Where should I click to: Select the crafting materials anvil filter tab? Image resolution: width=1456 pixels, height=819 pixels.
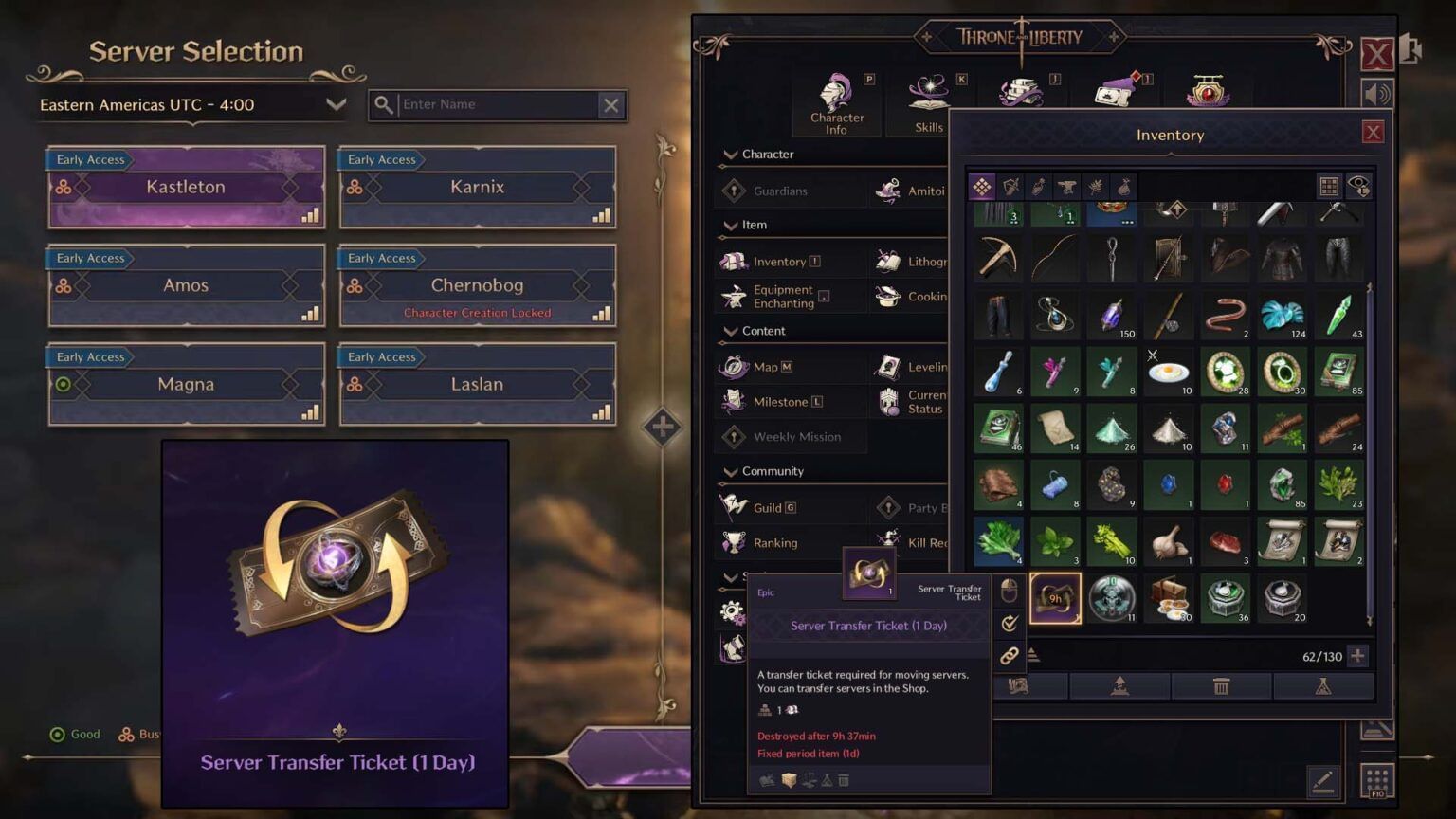(x=1067, y=187)
